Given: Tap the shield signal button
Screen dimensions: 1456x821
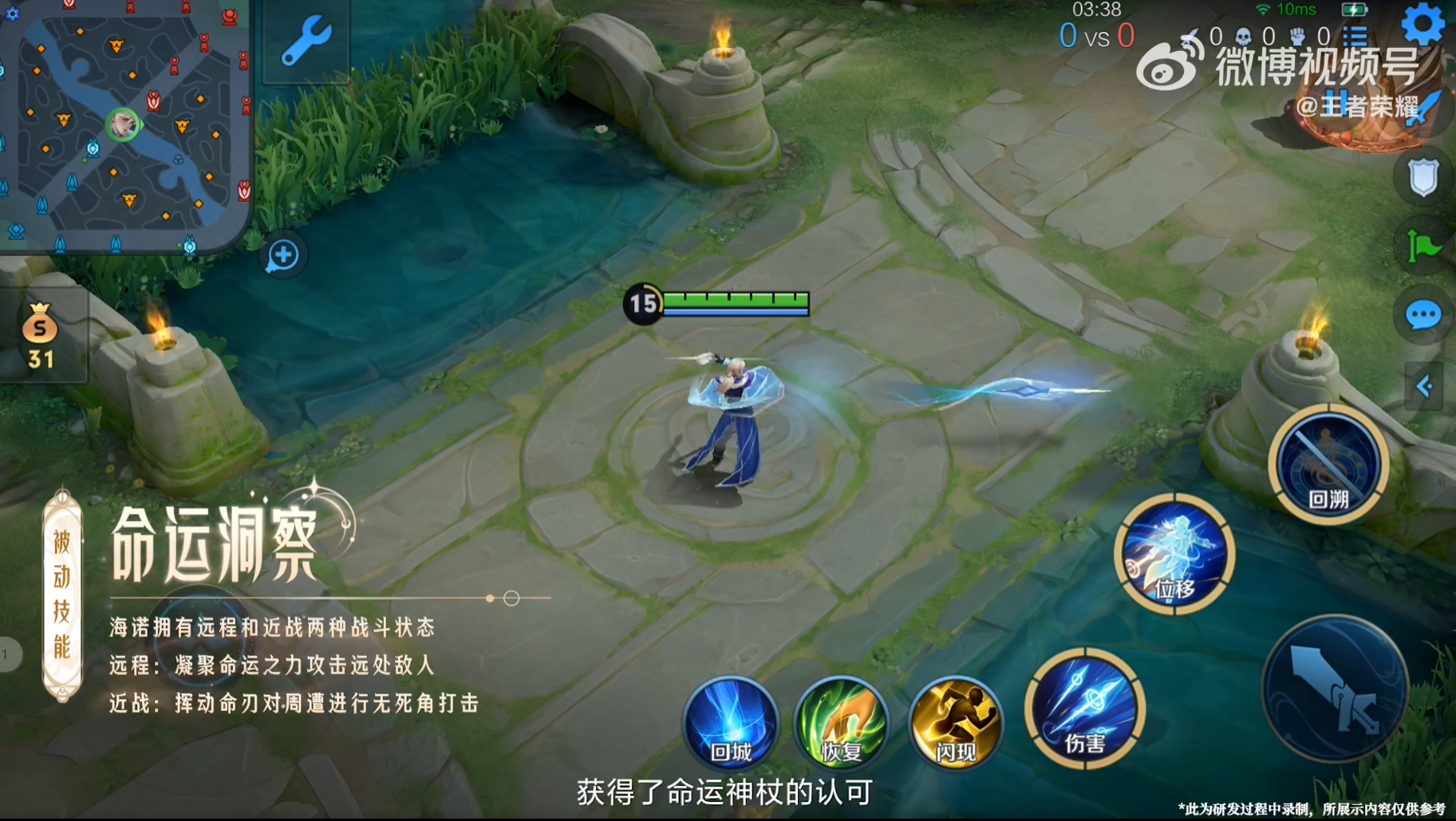Looking at the screenshot, I should pos(1422,177).
